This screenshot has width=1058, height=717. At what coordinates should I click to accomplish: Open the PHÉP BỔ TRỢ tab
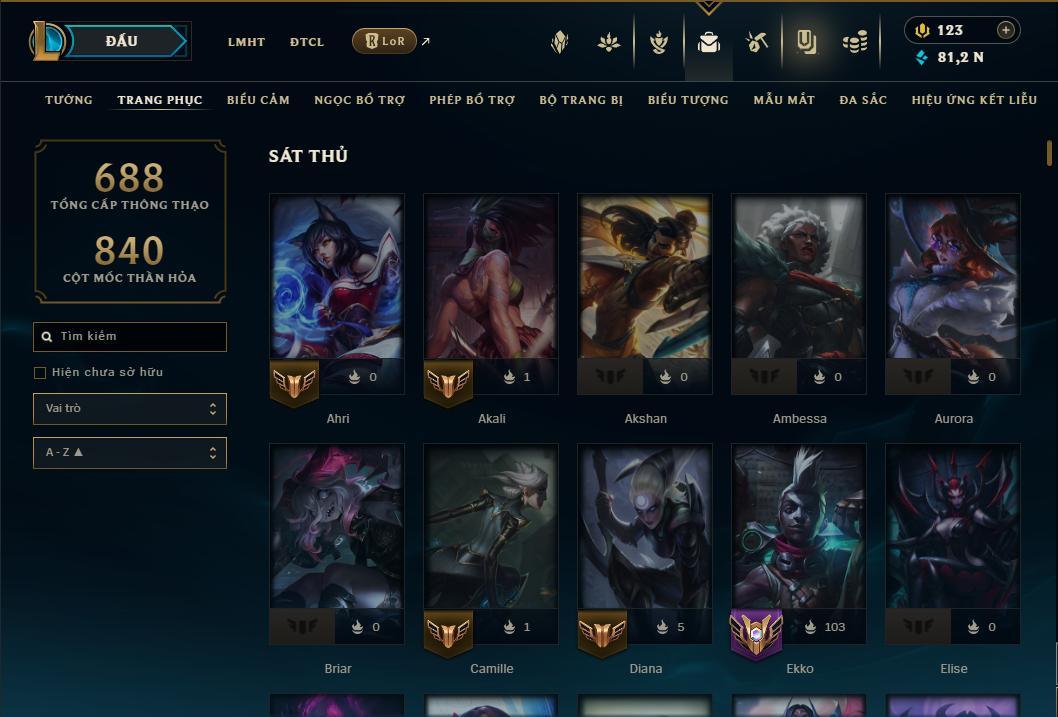472,100
